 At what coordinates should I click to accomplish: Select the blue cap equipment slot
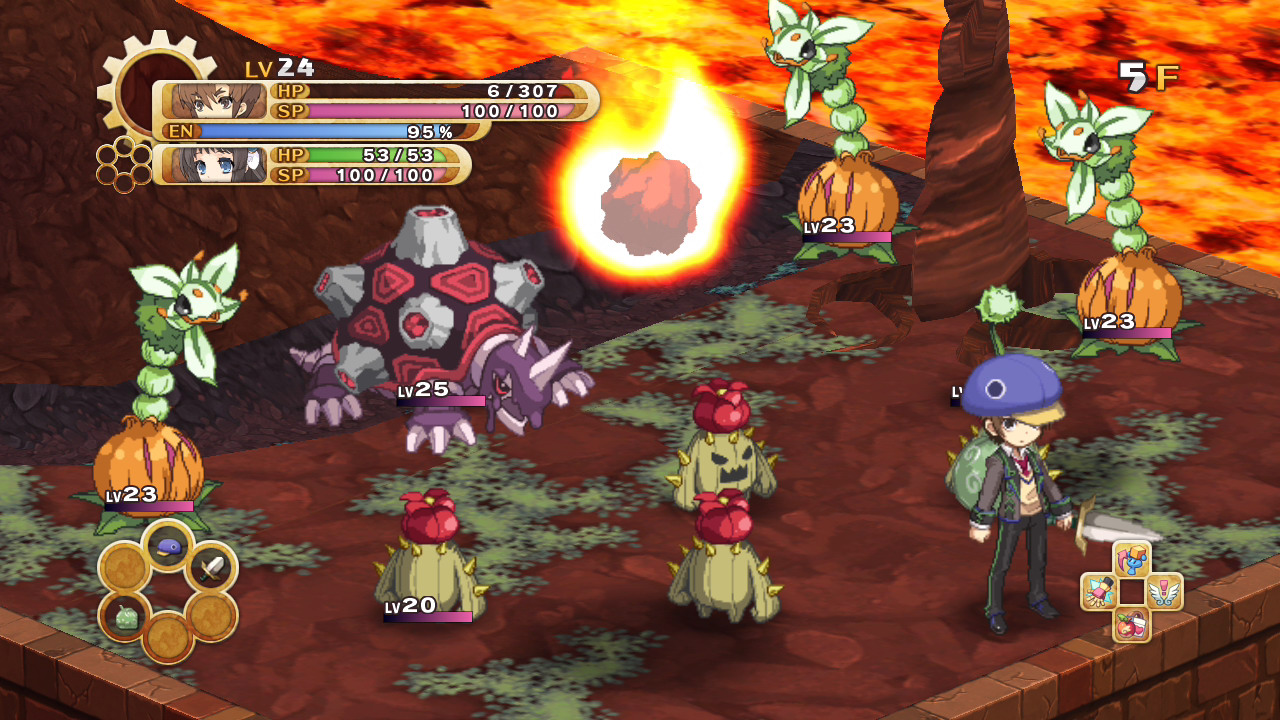(x=168, y=545)
